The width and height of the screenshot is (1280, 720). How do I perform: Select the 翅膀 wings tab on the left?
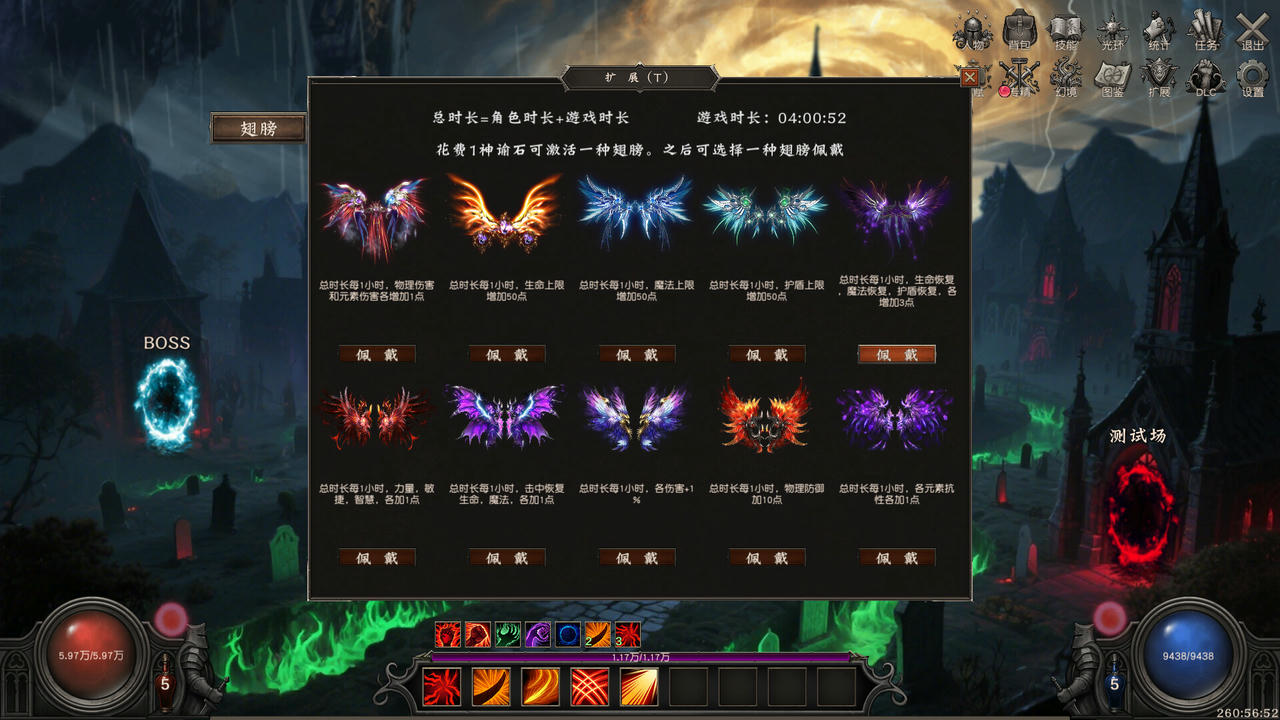(260, 127)
